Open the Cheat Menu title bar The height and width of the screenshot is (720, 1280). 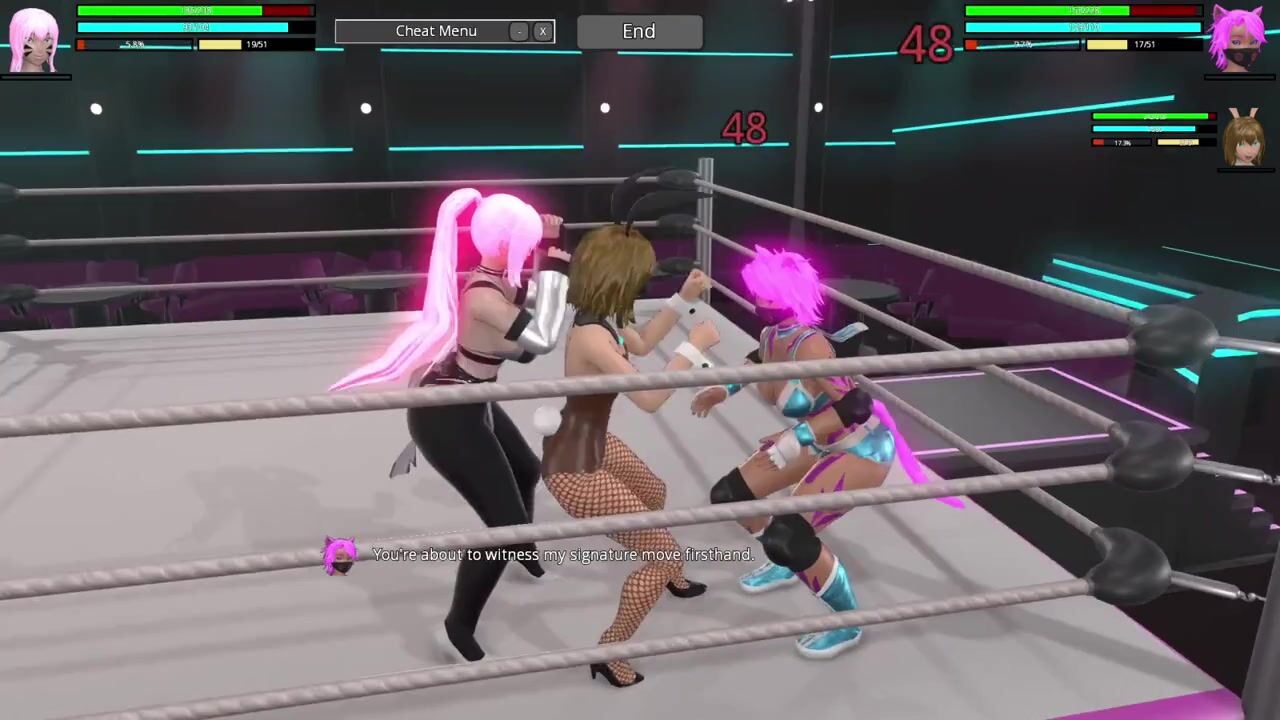[435, 32]
